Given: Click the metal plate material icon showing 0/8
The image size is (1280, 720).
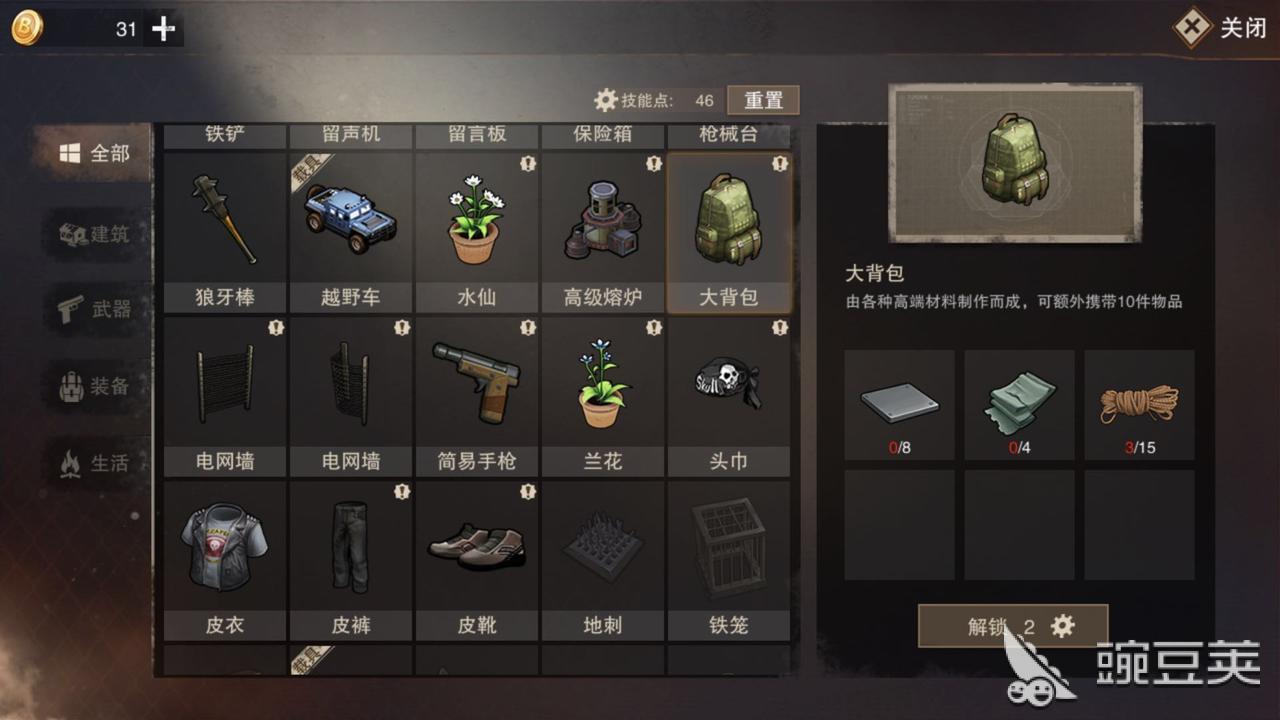Looking at the screenshot, I should [x=898, y=400].
